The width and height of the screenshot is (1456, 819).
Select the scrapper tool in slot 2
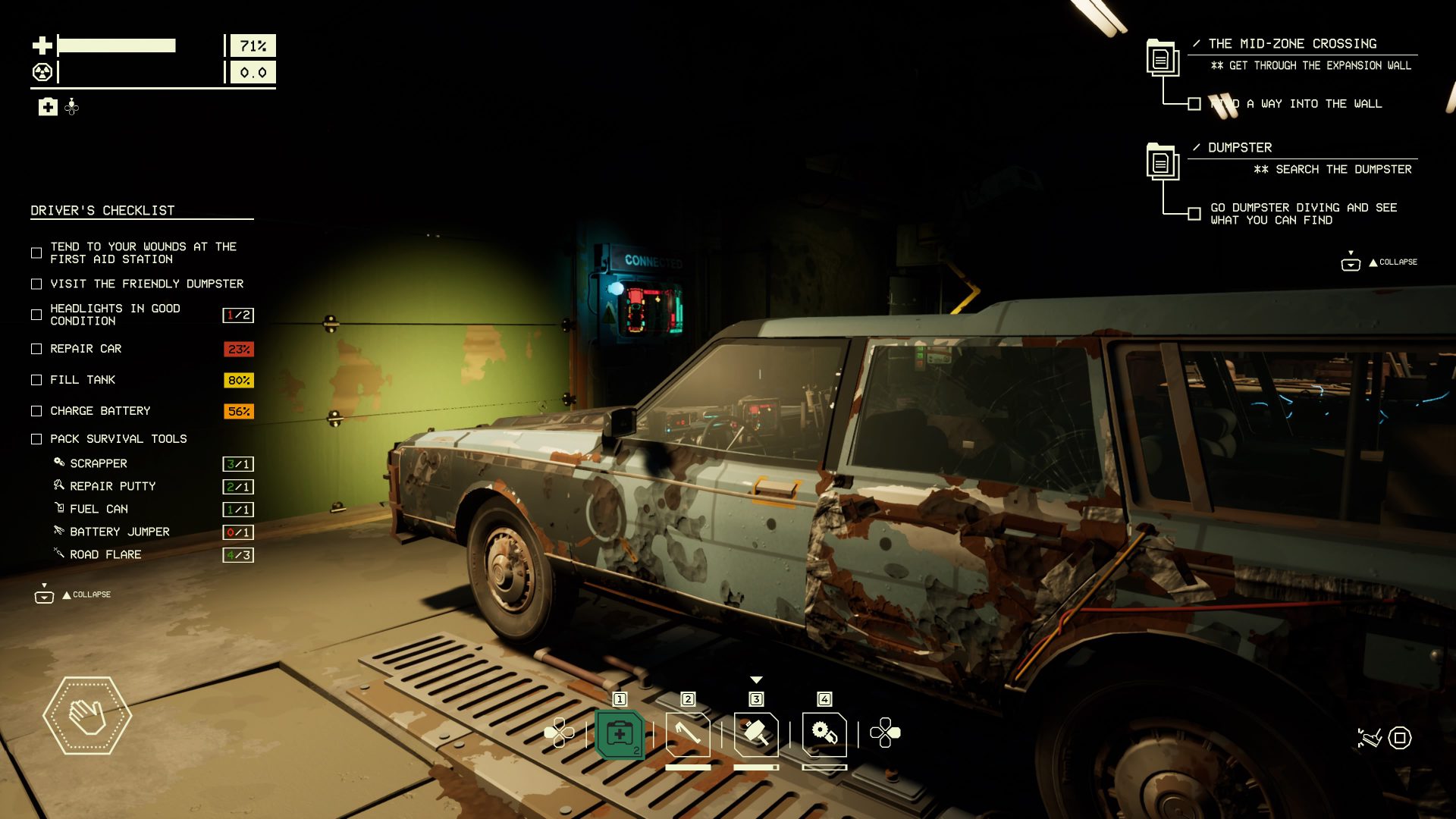click(x=688, y=733)
